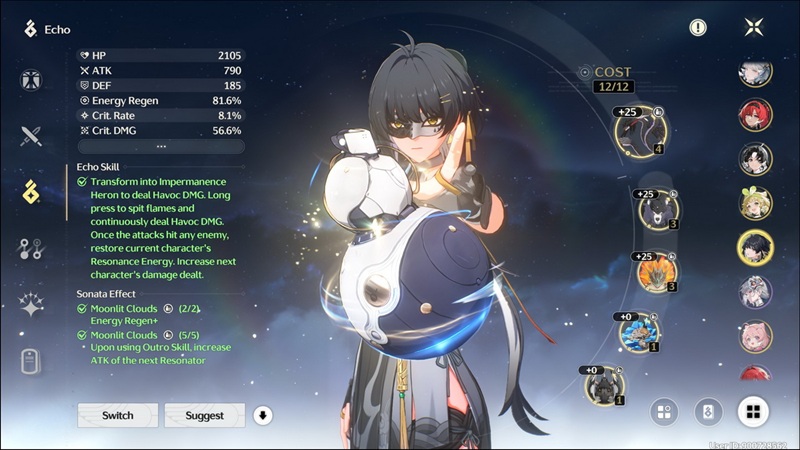Click the down arrow button beside Suggest
The height and width of the screenshot is (450, 800).
[x=263, y=415]
